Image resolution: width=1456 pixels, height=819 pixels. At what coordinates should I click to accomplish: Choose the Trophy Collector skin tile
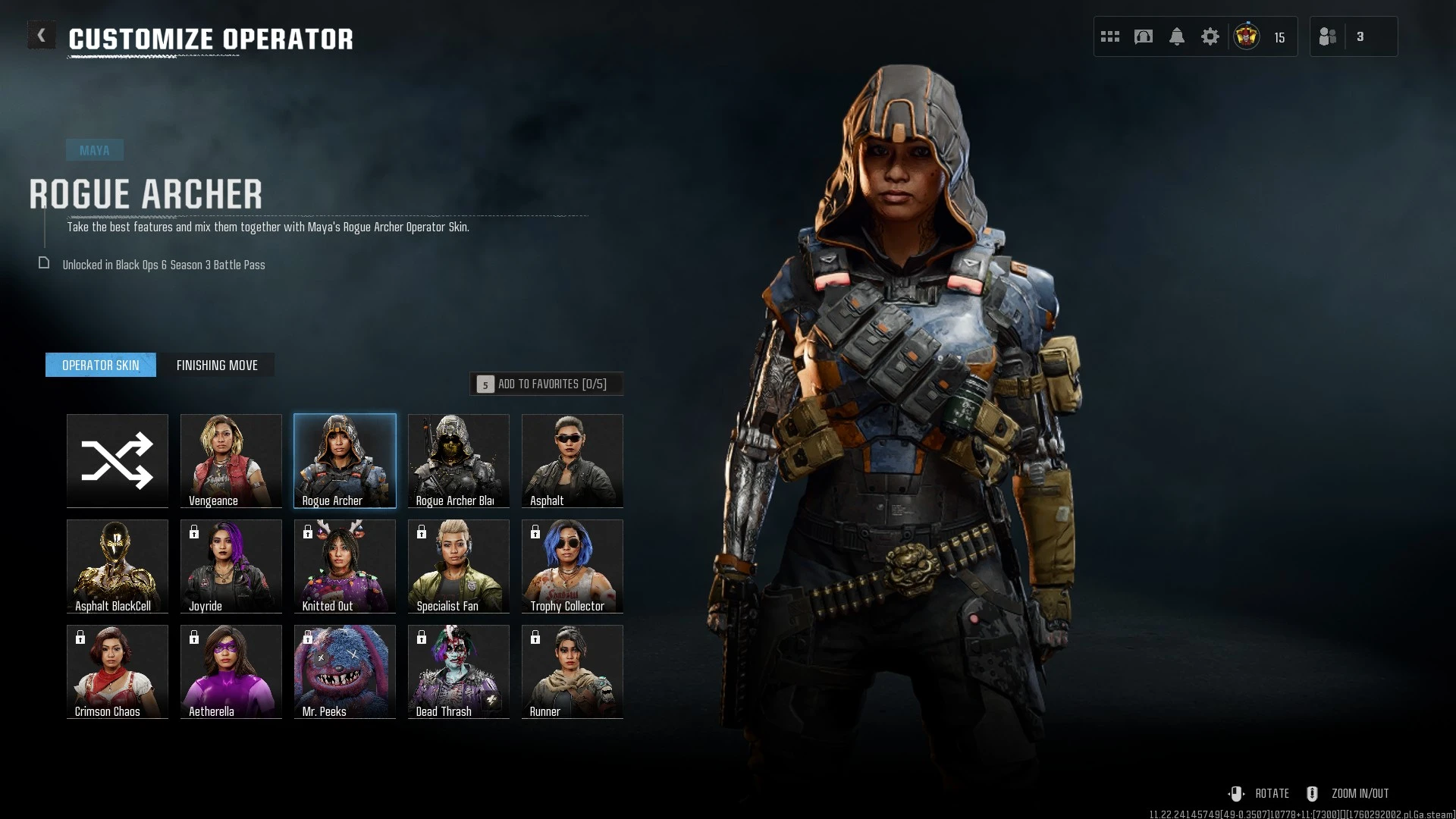[x=573, y=566]
